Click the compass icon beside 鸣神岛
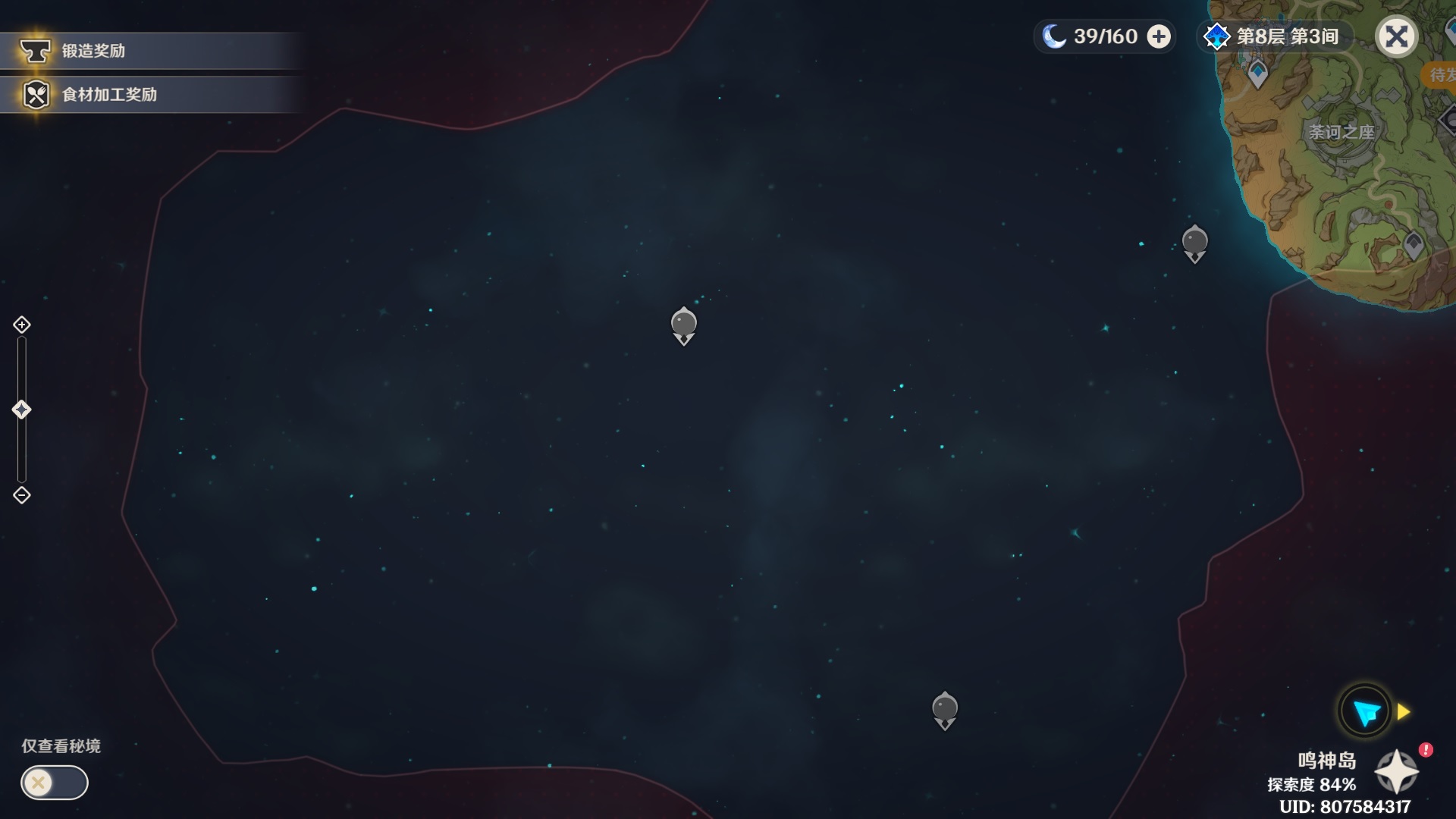The image size is (1456, 819). [1398, 772]
